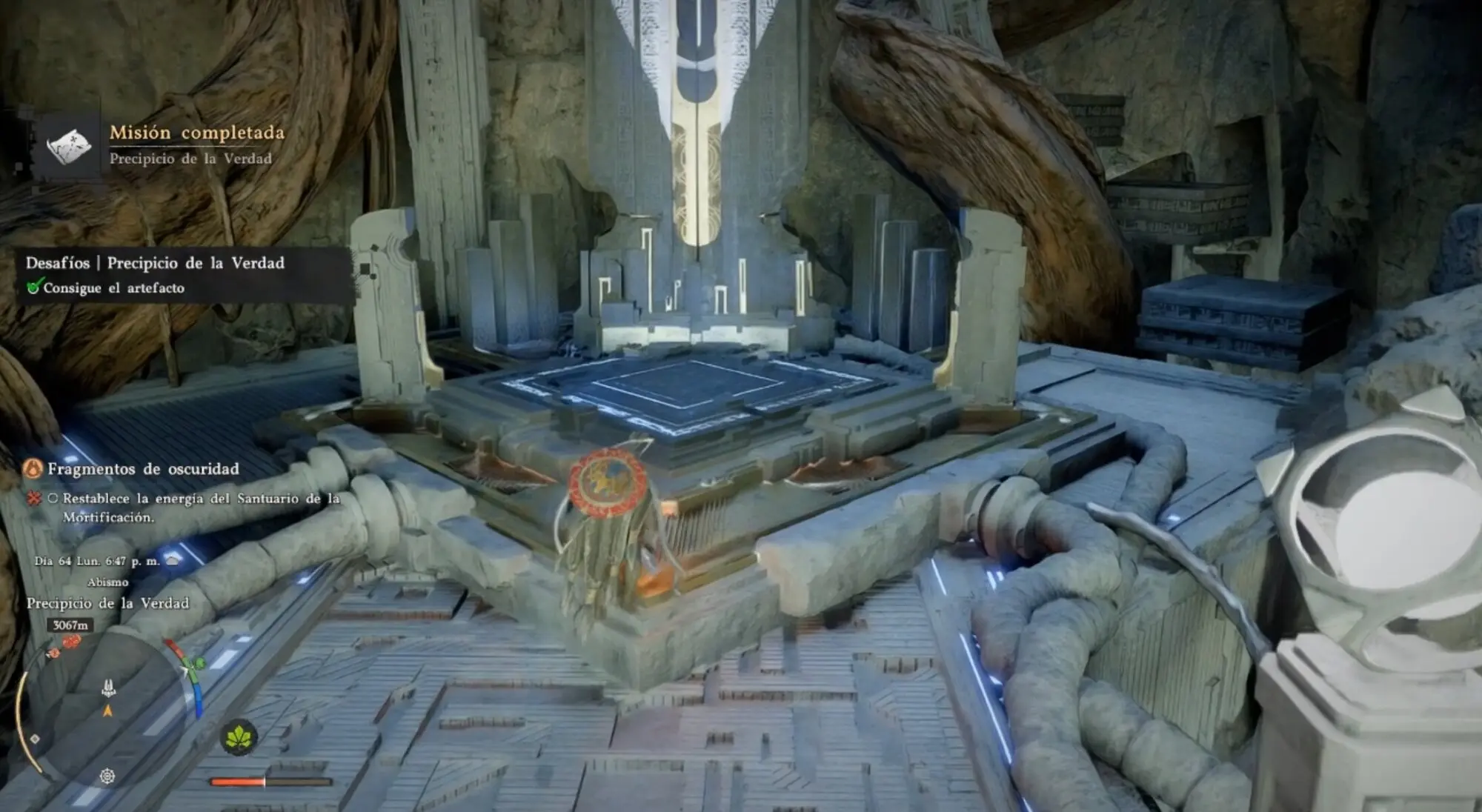
Task: Click the cloud weather icon
Action: (173, 560)
